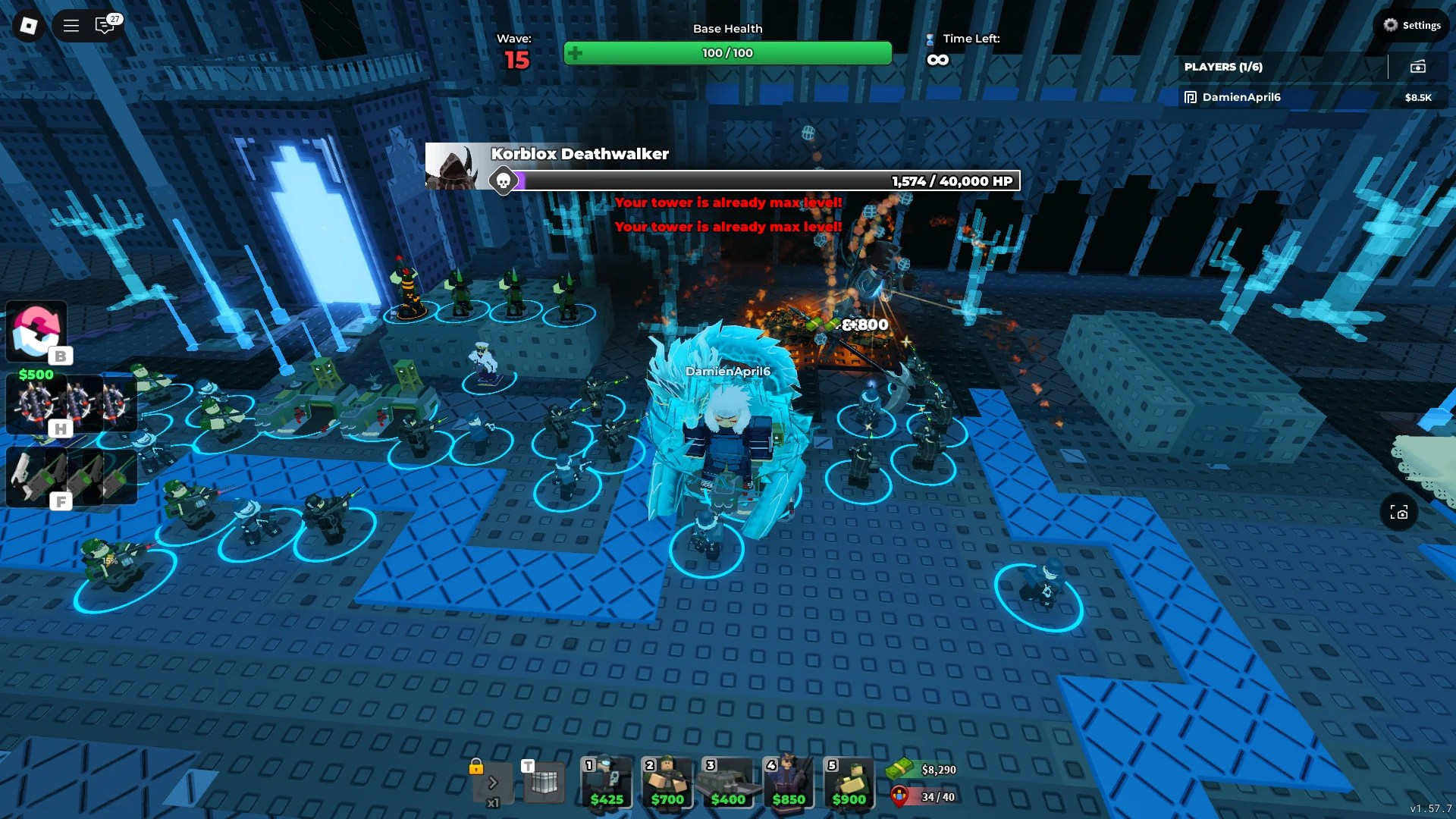Open the Roblox hamburger menu

pyautogui.click(x=70, y=25)
